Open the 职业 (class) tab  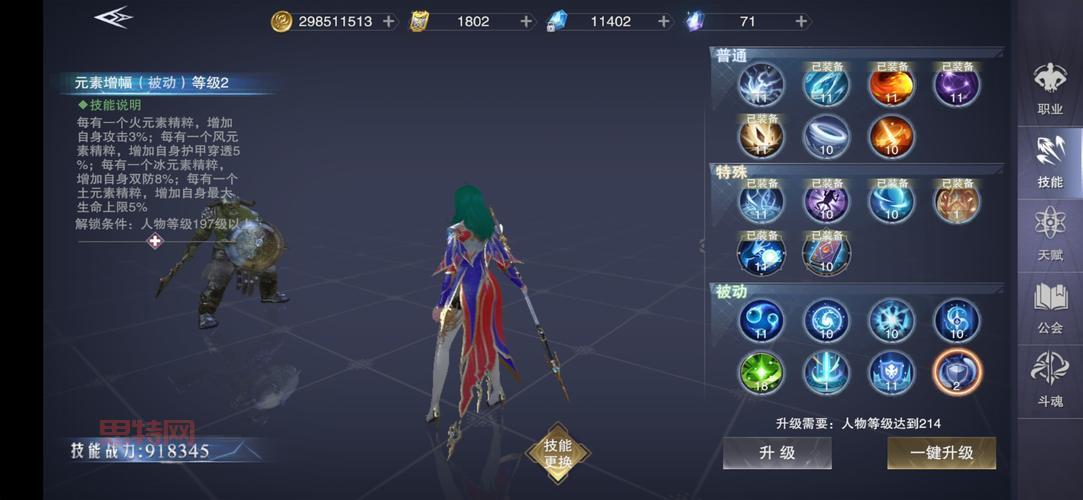tap(1050, 88)
